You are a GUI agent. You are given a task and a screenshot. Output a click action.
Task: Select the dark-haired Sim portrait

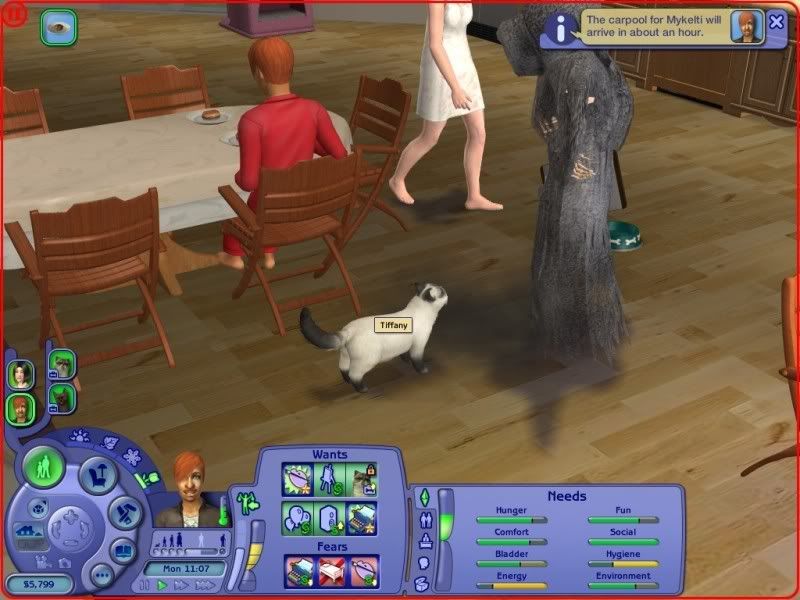[19, 375]
